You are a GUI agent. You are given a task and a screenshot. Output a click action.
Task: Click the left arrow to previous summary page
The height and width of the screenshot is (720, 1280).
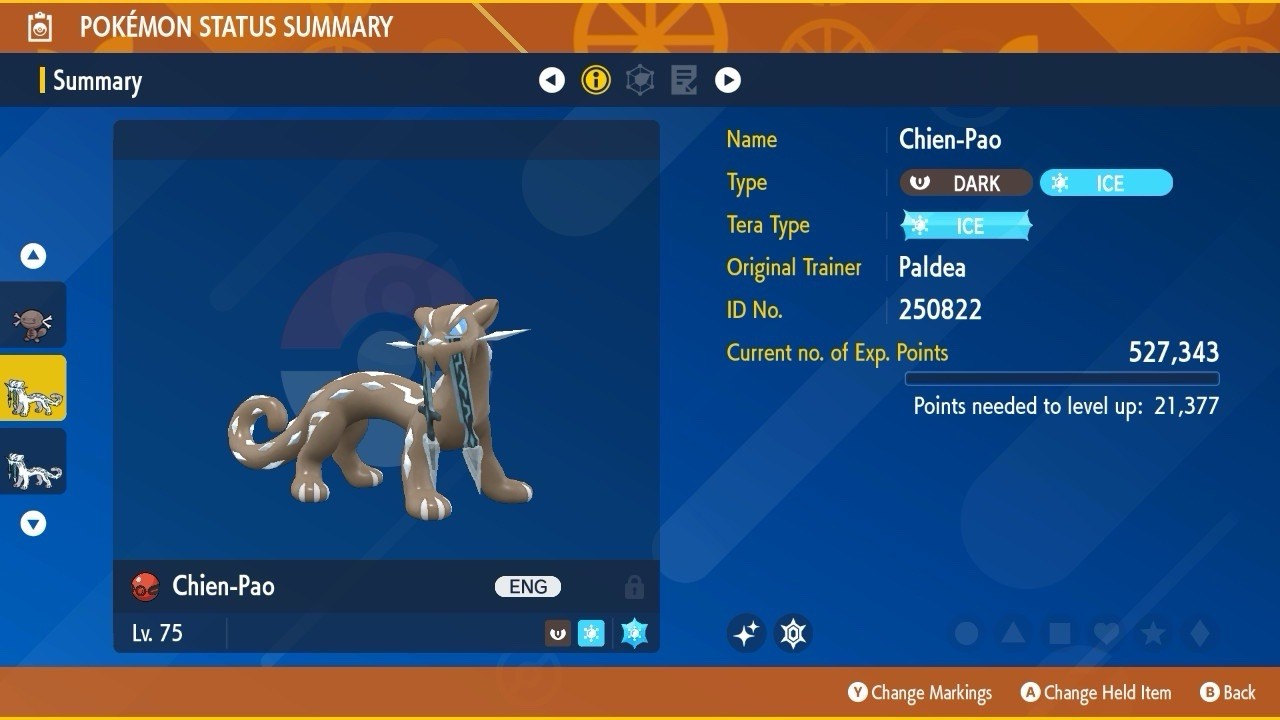coord(552,80)
